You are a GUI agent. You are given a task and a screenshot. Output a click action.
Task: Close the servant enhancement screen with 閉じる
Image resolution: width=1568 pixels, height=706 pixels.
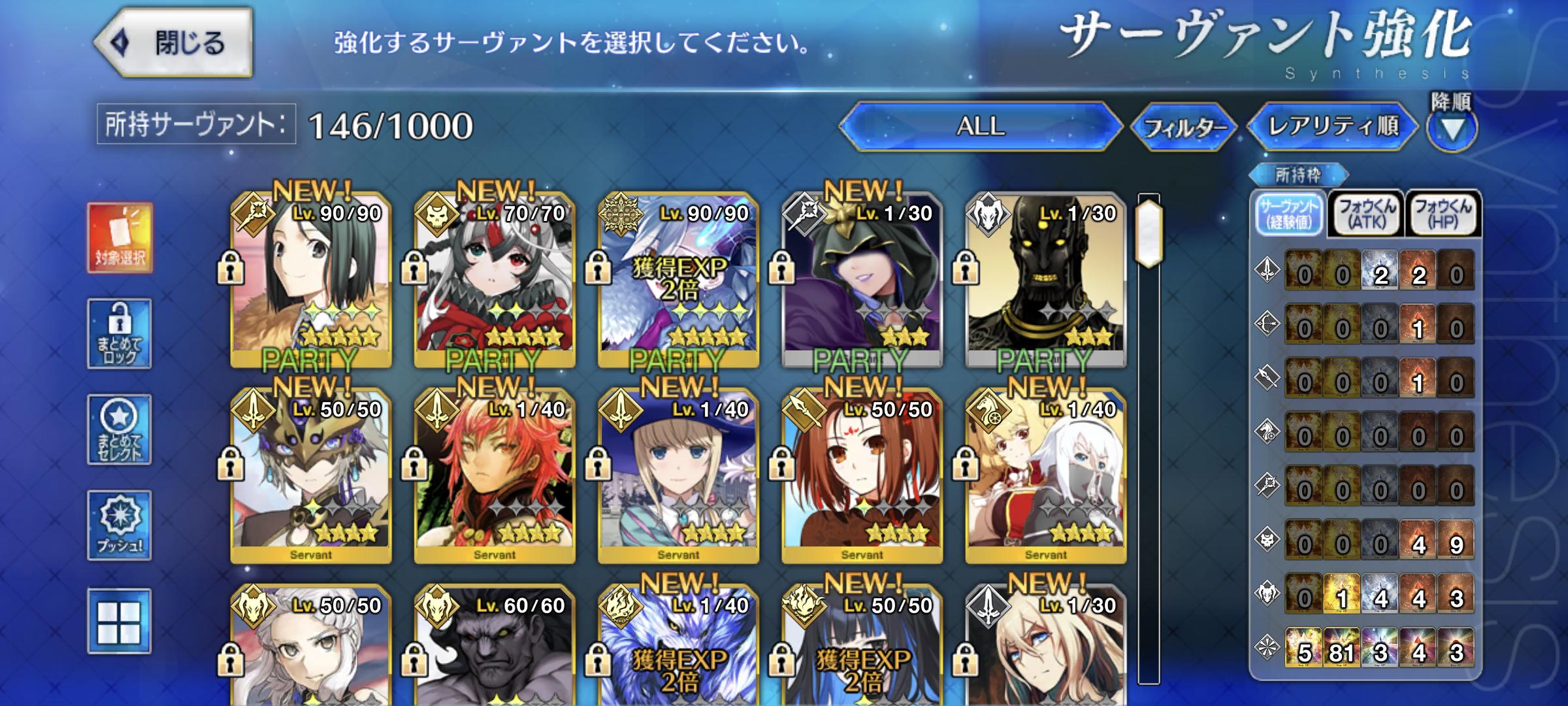(174, 43)
